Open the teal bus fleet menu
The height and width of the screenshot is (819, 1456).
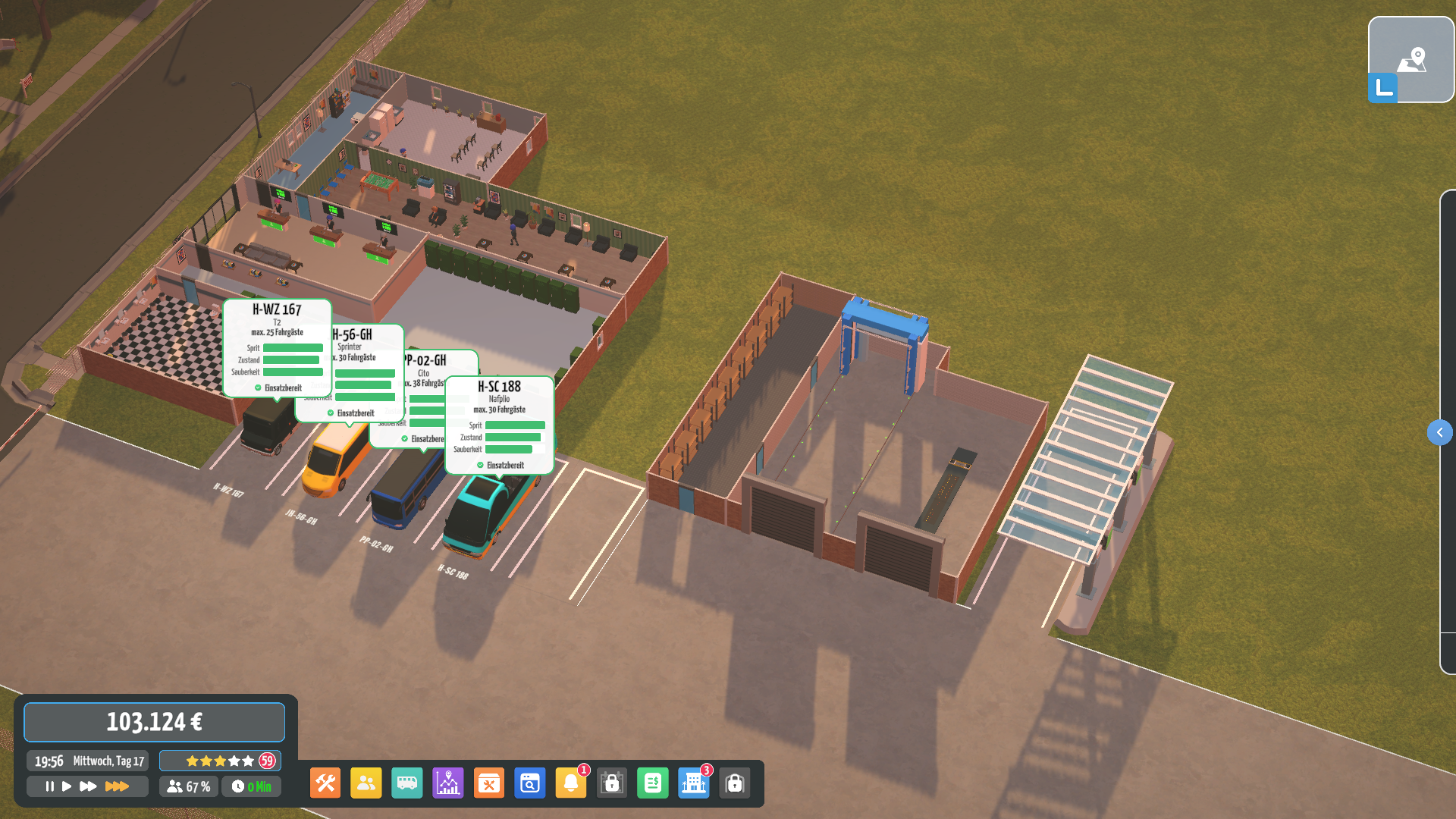[407, 783]
